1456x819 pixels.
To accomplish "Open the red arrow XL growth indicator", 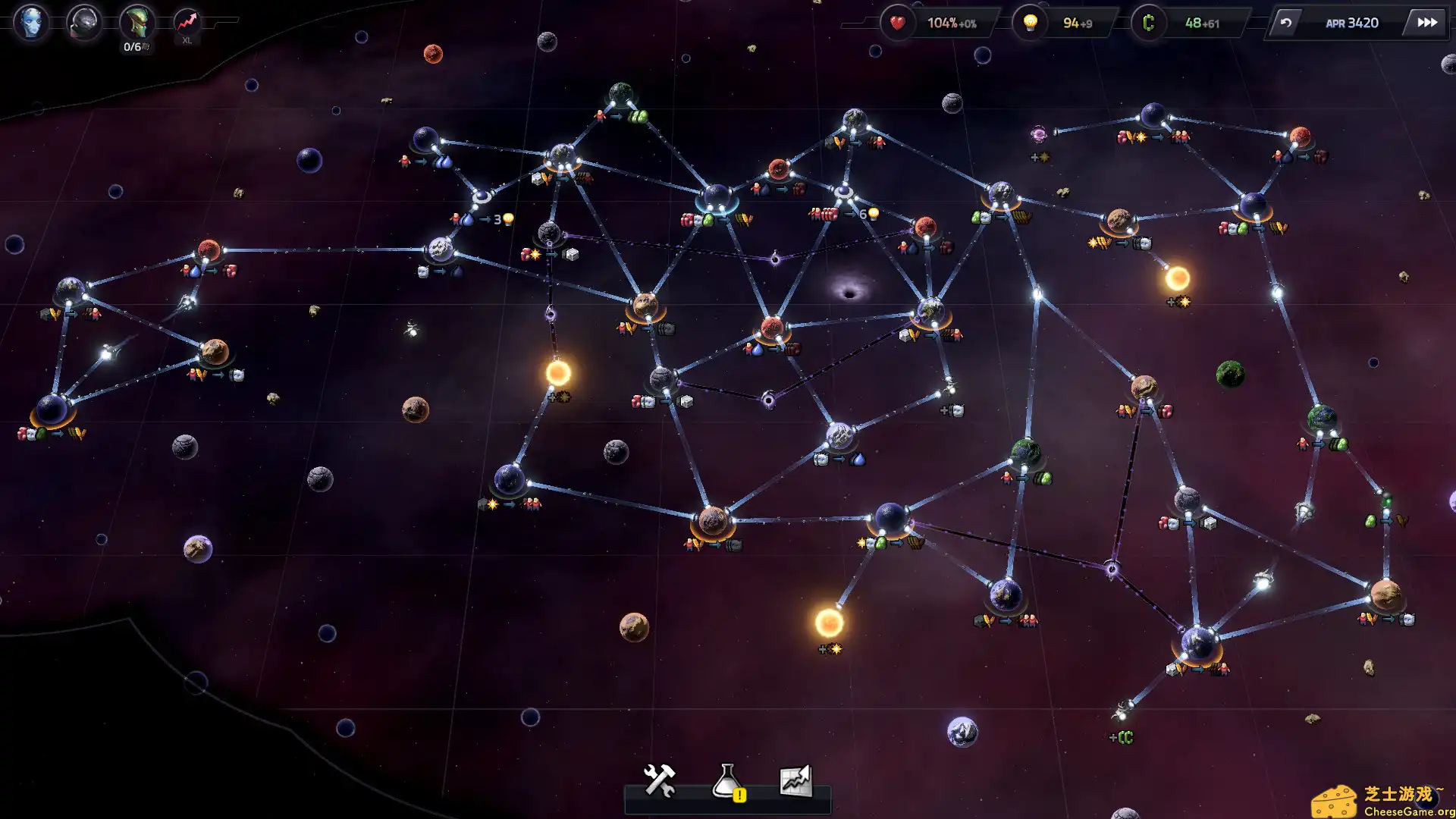I will click(x=187, y=23).
